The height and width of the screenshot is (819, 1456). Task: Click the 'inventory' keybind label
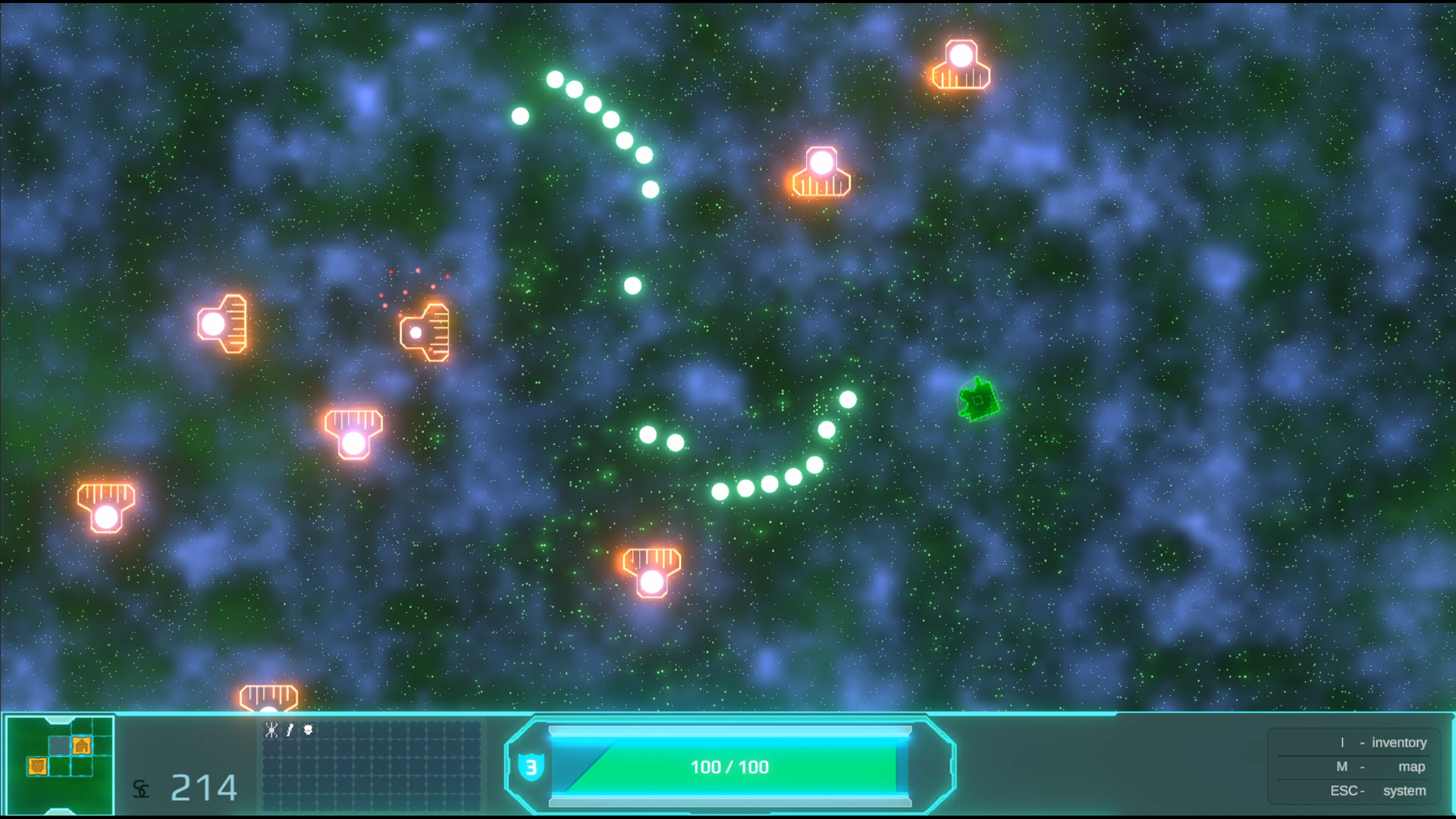coord(1400,743)
